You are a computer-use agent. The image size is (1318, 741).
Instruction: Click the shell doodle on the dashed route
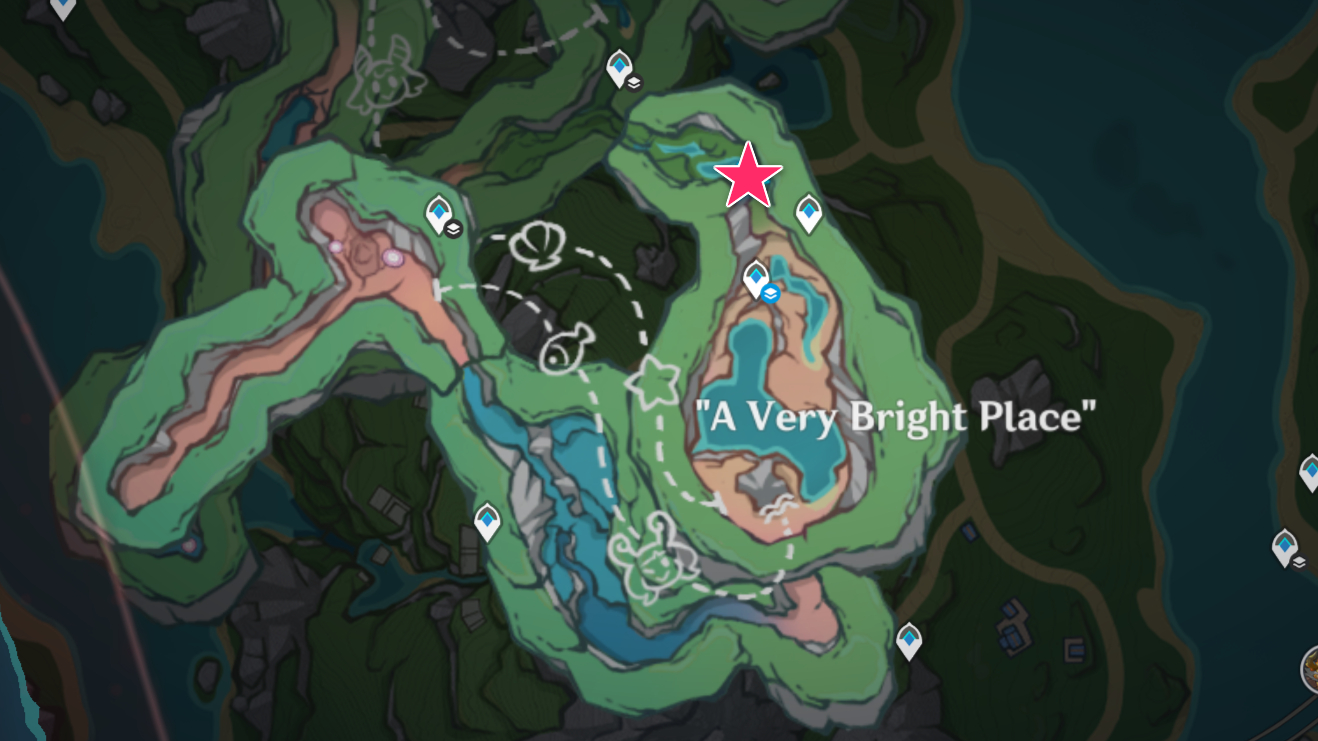[538, 243]
